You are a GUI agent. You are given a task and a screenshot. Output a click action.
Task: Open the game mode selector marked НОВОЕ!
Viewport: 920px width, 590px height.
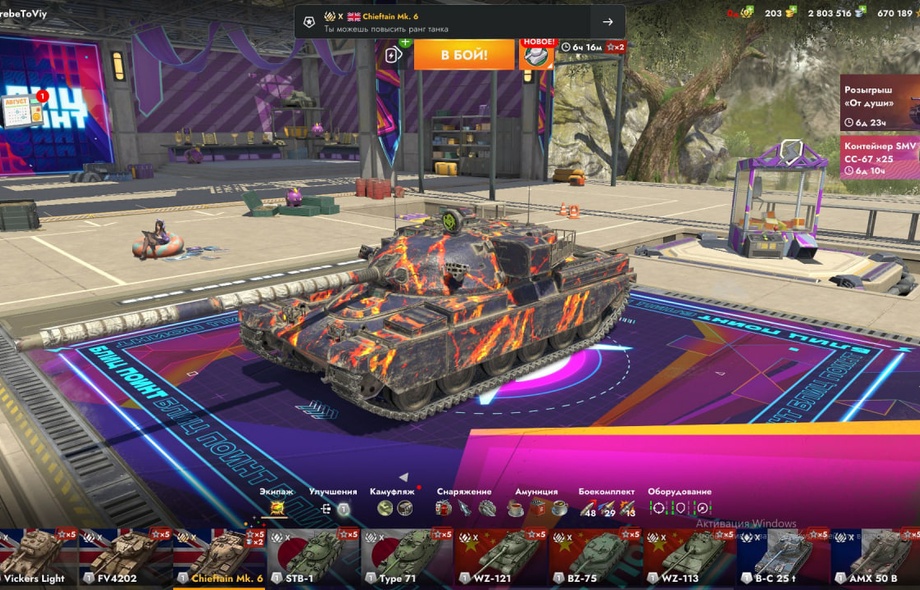point(536,53)
